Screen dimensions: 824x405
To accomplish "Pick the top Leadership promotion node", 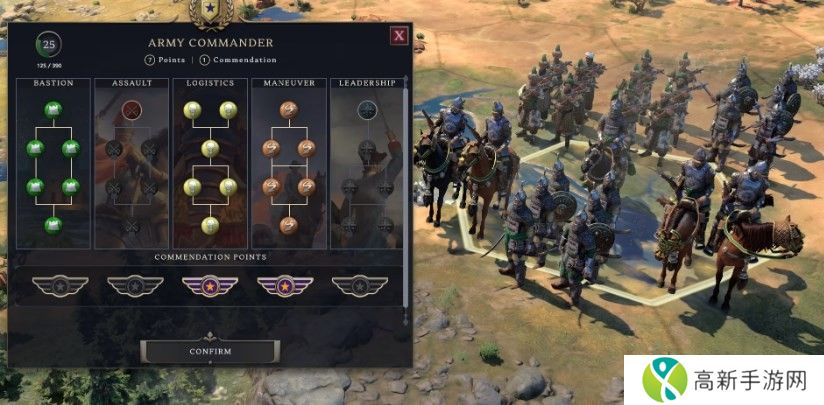I will coord(367,109).
